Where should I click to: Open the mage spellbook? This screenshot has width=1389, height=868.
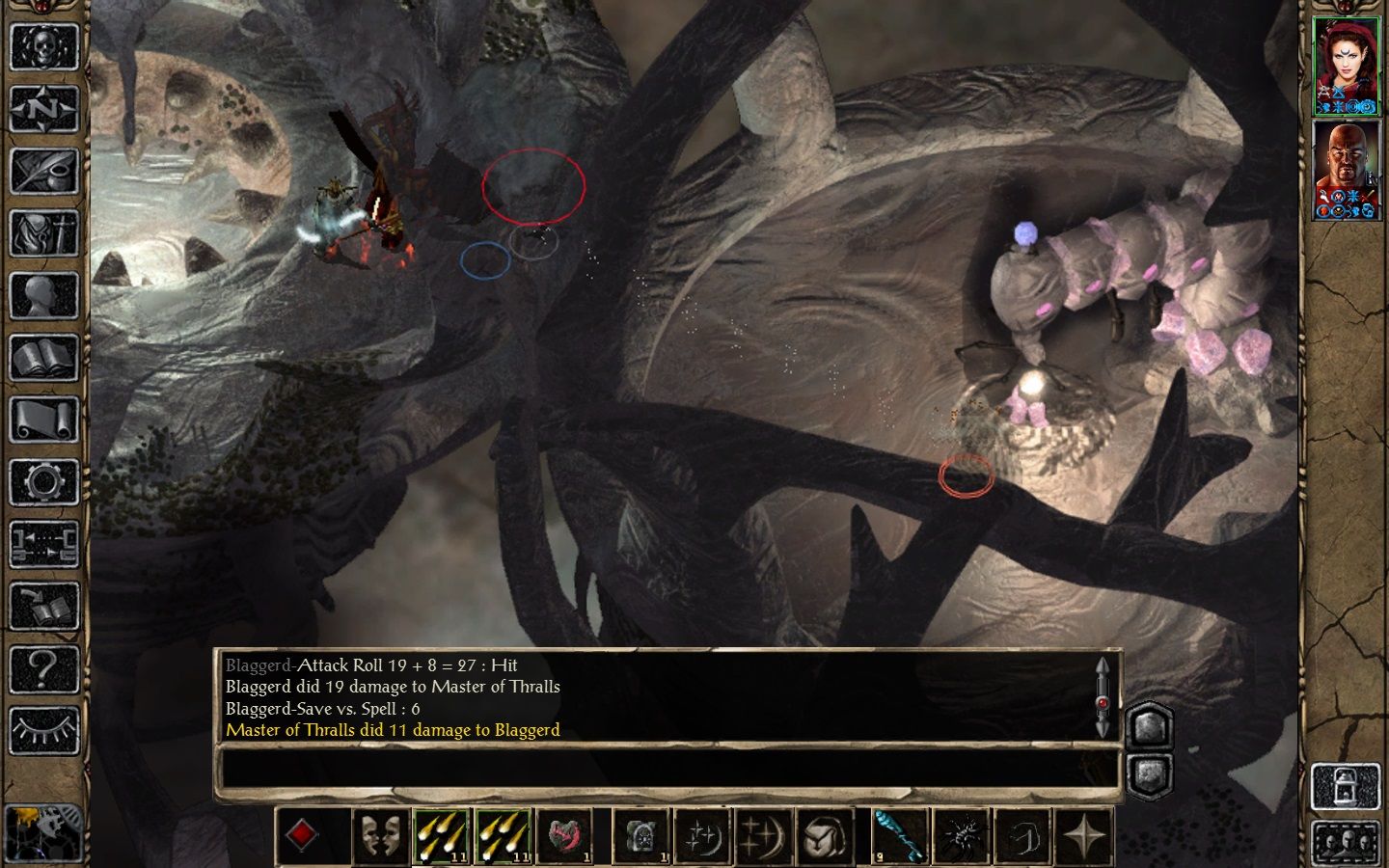click(43, 359)
